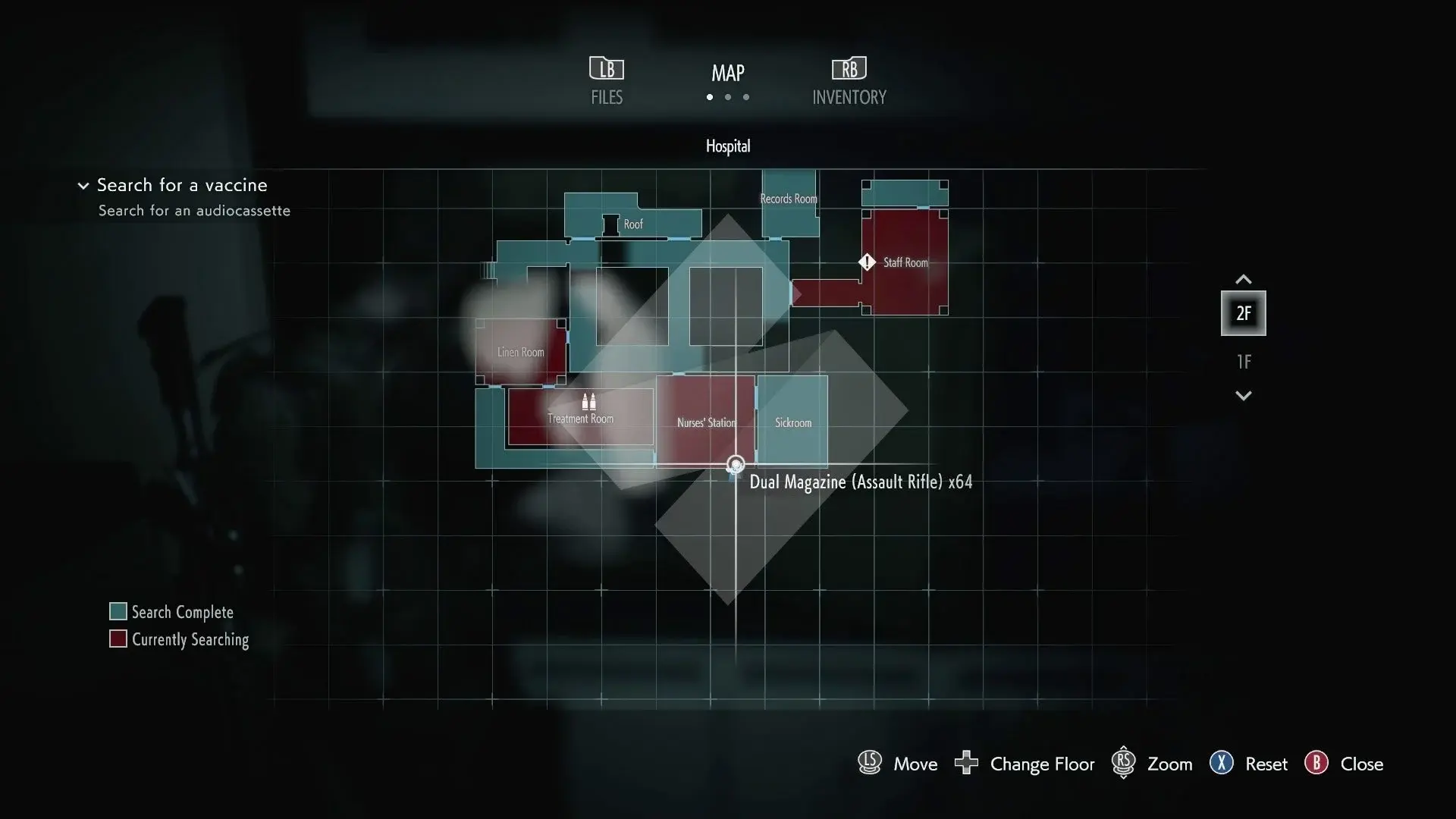Click the floor down arrow
1456x819 pixels.
coord(1244,396)
